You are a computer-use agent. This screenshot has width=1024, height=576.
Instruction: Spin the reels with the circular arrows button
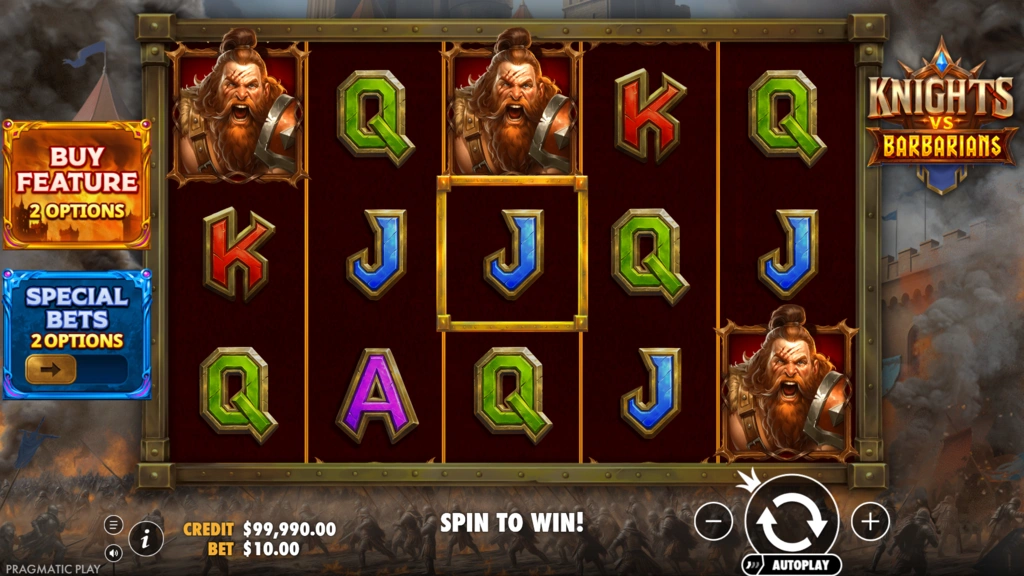coord(792,520)
